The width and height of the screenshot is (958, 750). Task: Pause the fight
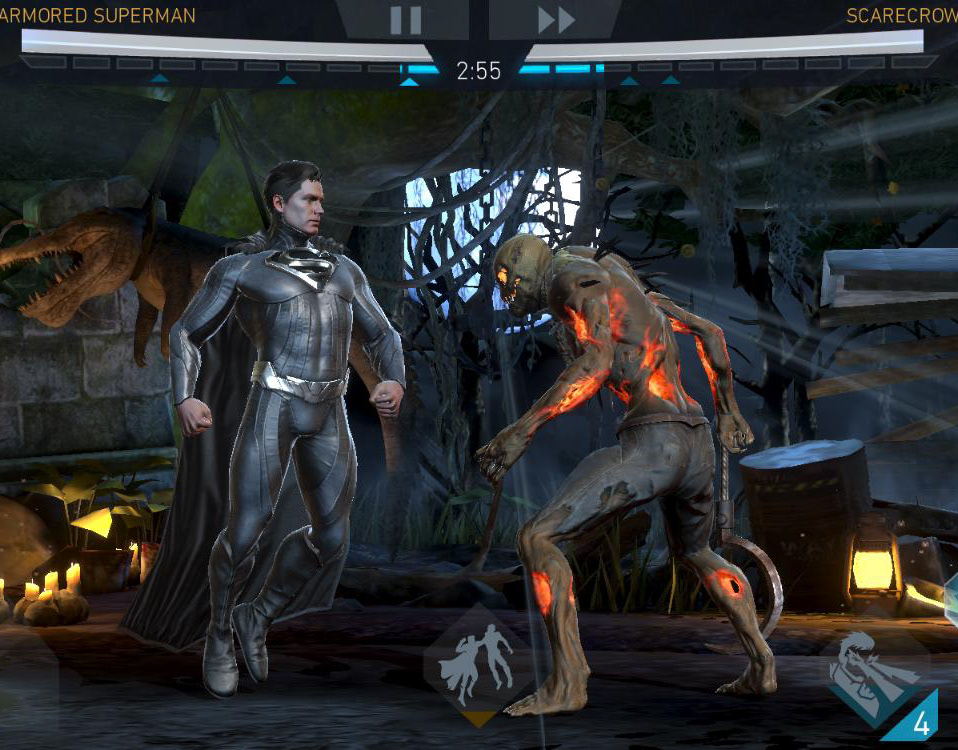coord(405,19)
